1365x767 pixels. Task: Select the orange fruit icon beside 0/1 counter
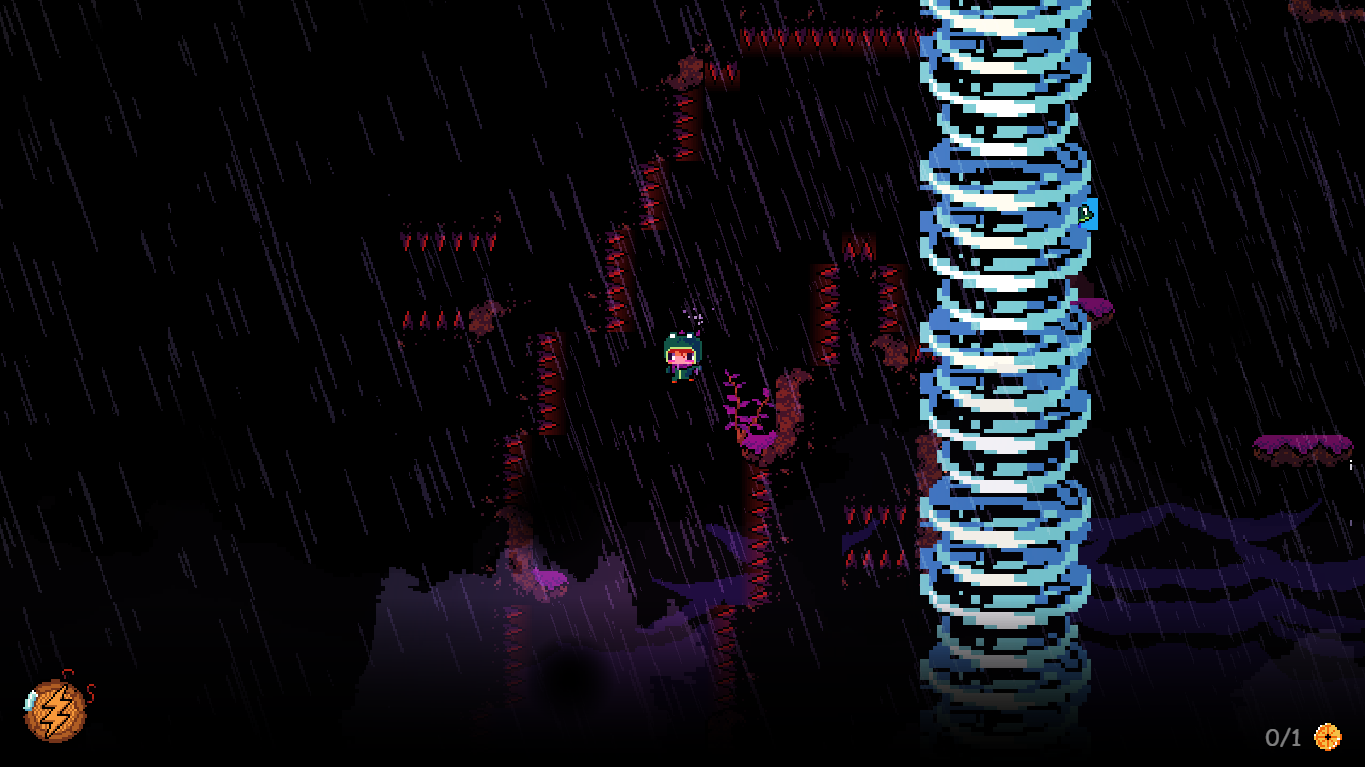point(1331,737)
